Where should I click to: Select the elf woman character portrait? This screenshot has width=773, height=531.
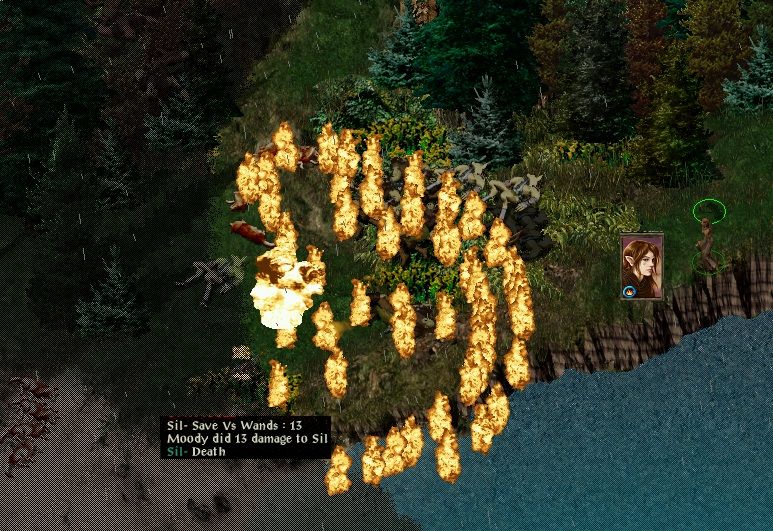coord(641,265)
